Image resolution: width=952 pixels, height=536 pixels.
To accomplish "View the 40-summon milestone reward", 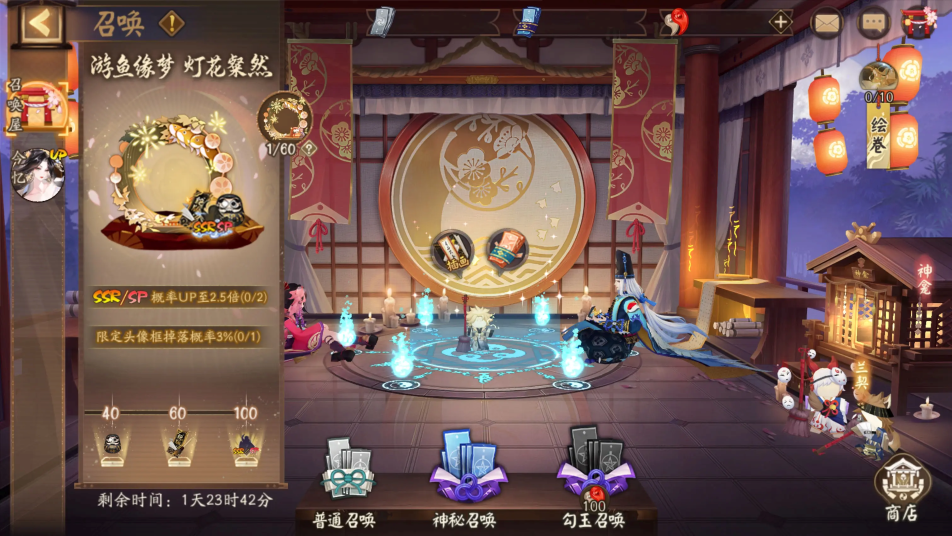I will pyautogui.click(x=112, y=441).
